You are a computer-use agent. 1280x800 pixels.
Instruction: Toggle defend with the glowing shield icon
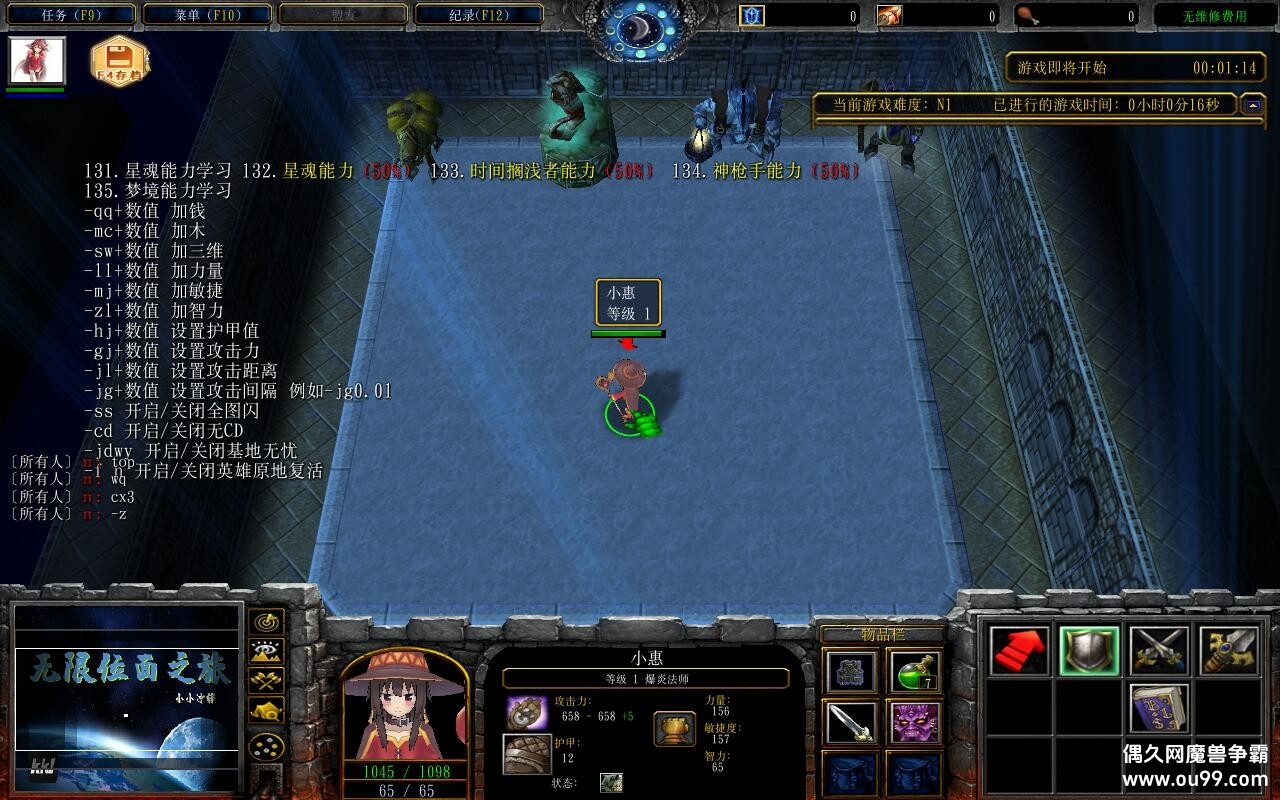coord(1091,650)
